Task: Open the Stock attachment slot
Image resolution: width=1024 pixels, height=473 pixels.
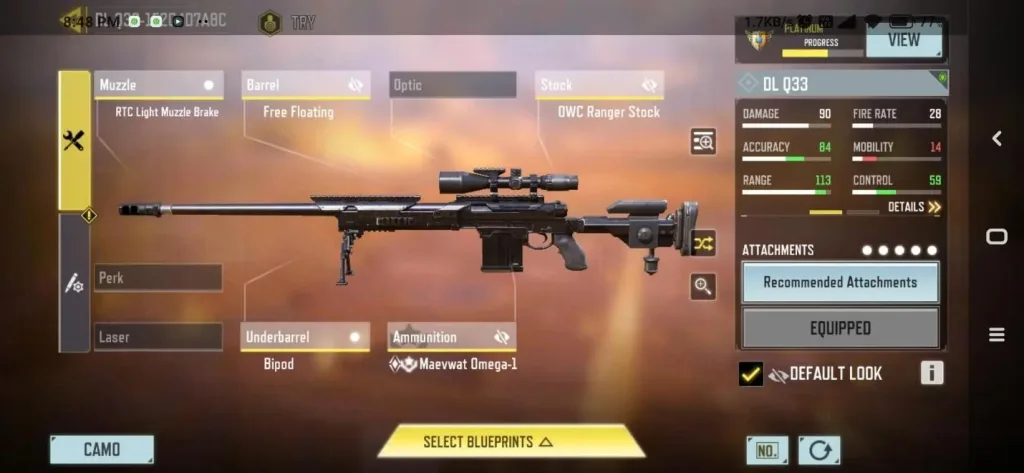Action: tap(599, 86)
